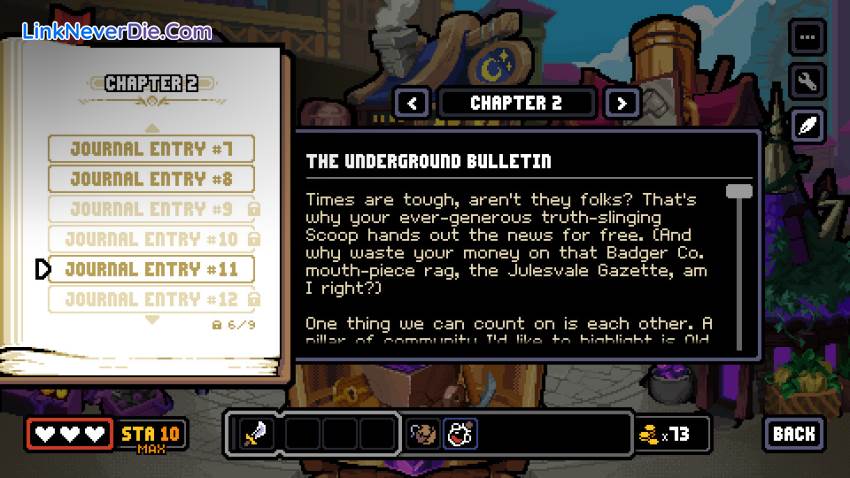Show earlier journal entries with up arrow

(152, 127)
